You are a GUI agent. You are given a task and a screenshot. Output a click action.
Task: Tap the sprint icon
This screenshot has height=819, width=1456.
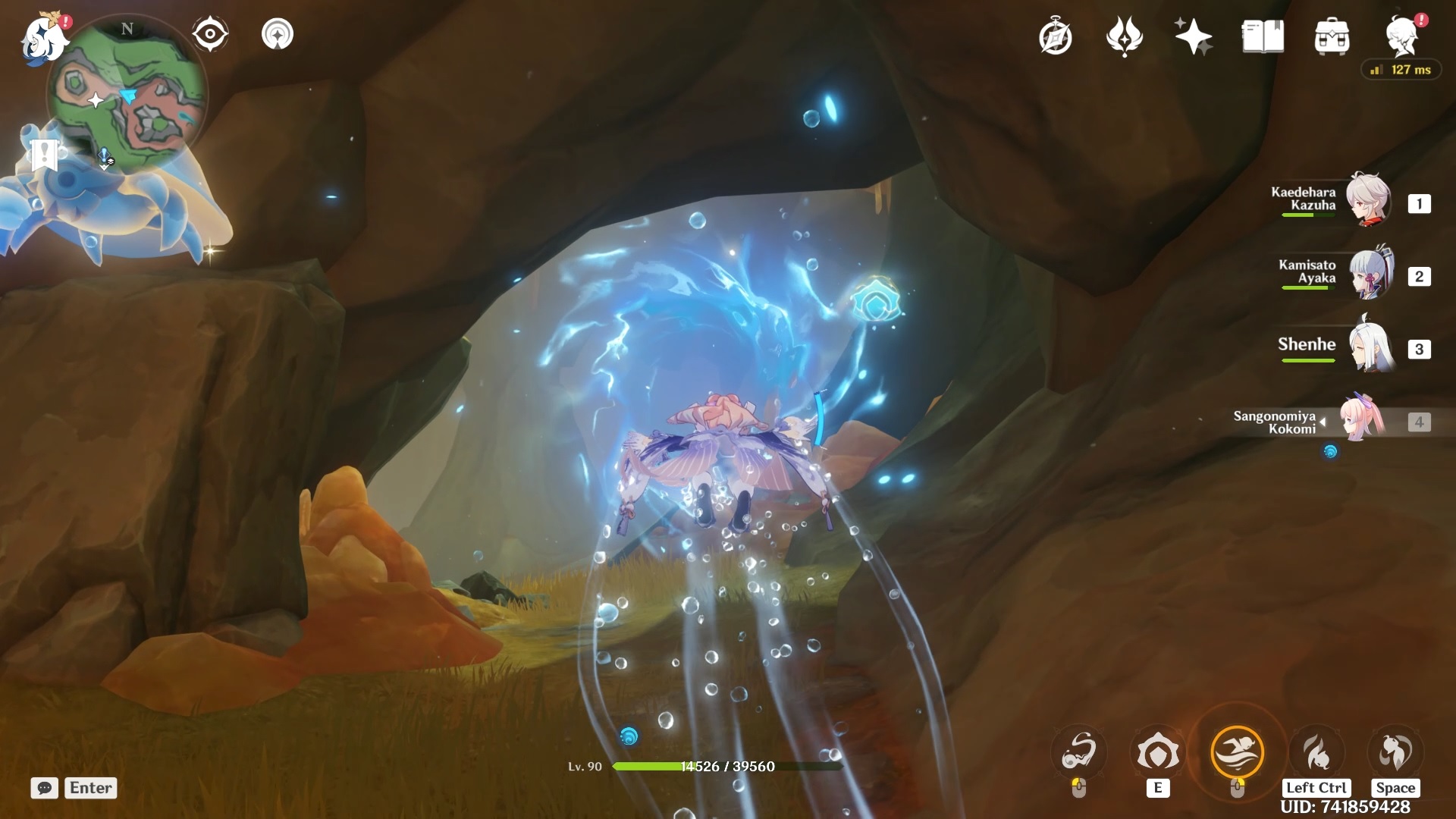[1316, 753]
